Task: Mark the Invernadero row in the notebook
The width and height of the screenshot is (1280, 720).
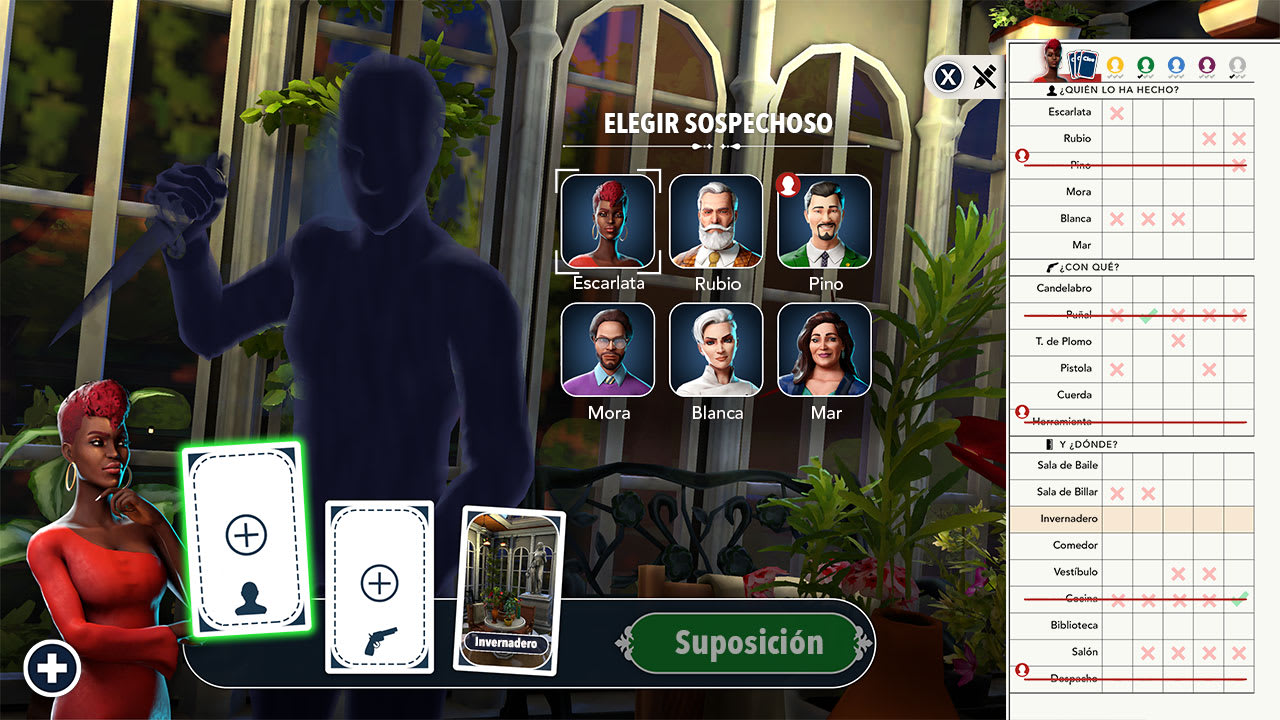Action: [1068, 518]
